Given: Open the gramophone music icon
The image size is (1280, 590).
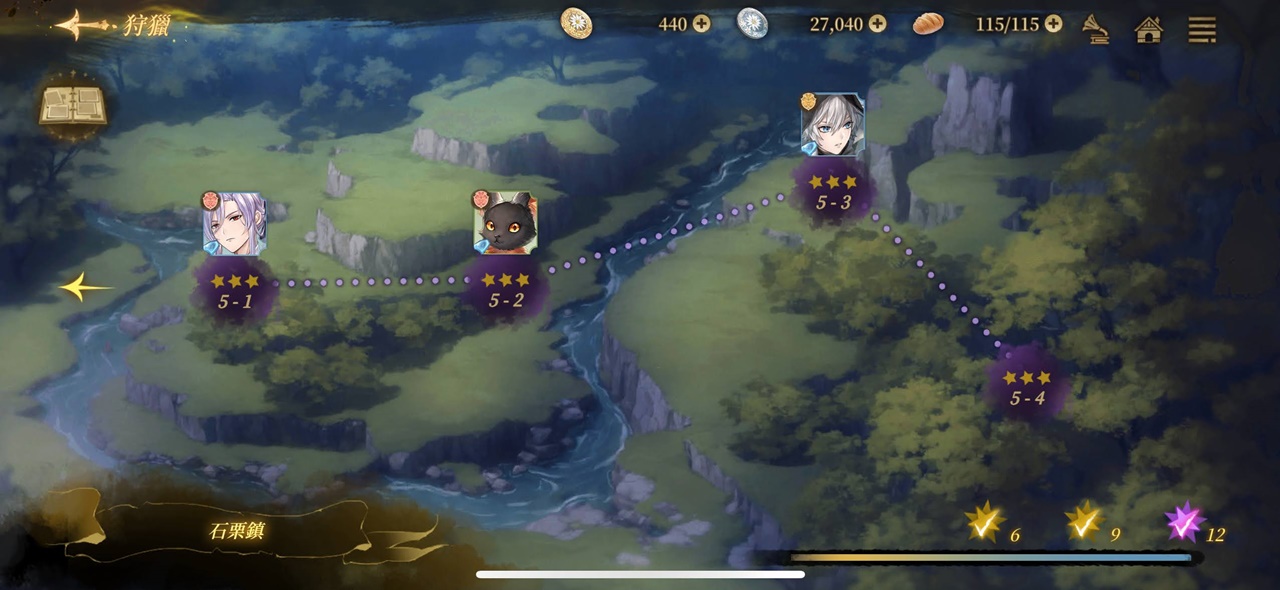Looking at the screenshot, I should pyautogui.click(x=1097, y=29).
